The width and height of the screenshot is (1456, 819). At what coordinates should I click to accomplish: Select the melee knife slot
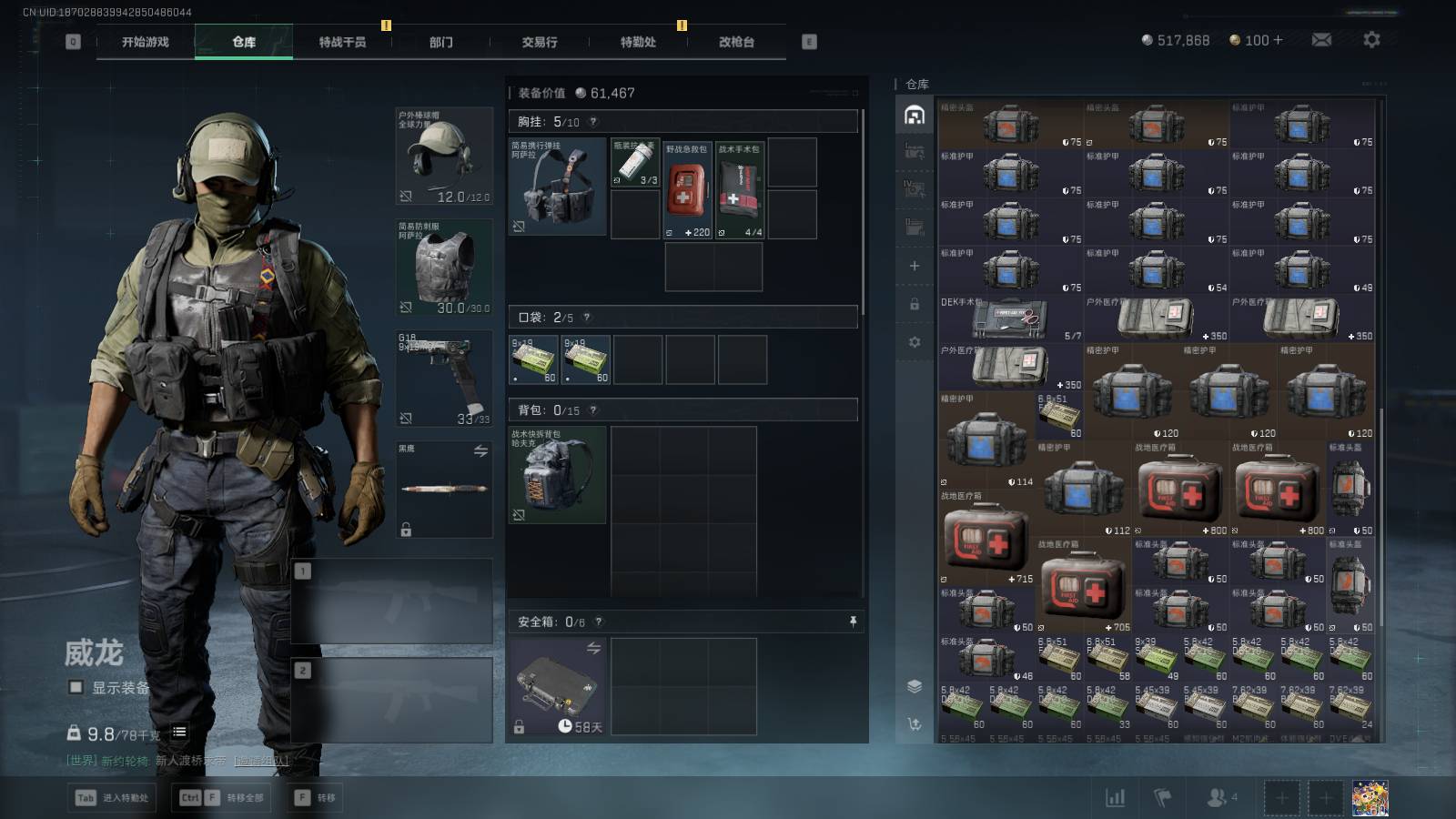click(x=444, y=490)
